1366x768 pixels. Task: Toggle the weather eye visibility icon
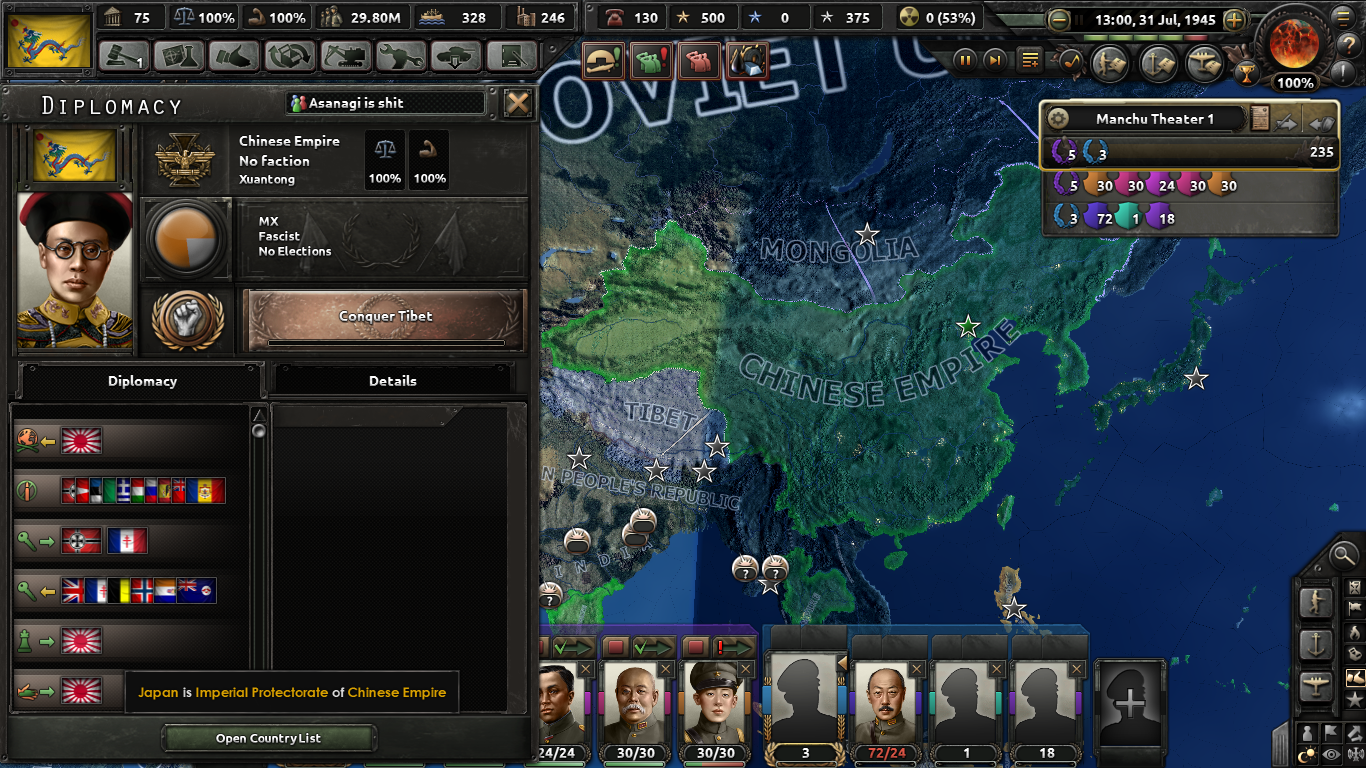point(1330,753)
